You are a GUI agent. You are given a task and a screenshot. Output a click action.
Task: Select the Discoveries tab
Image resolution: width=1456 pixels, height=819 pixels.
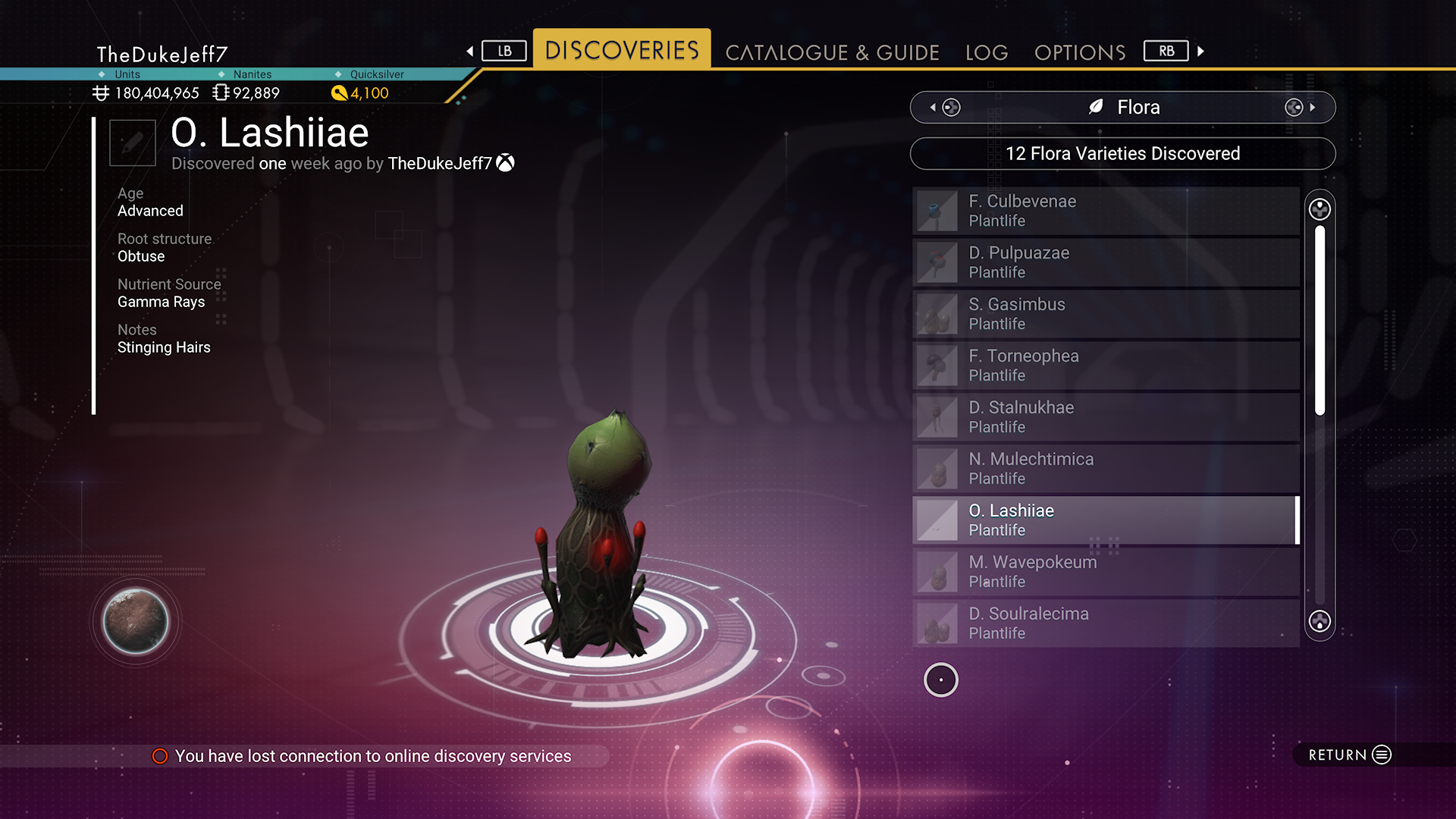click(x=622, y=50)
